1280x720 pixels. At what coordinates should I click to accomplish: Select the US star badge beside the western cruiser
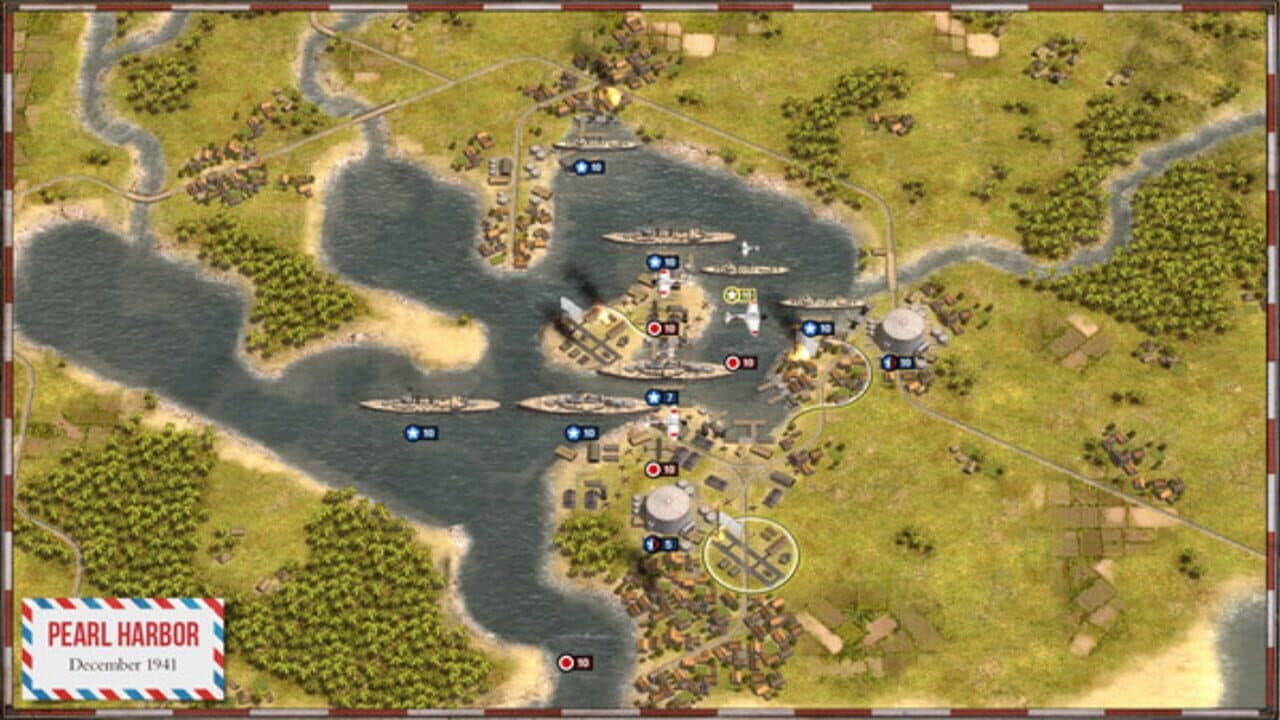point(415,432)
